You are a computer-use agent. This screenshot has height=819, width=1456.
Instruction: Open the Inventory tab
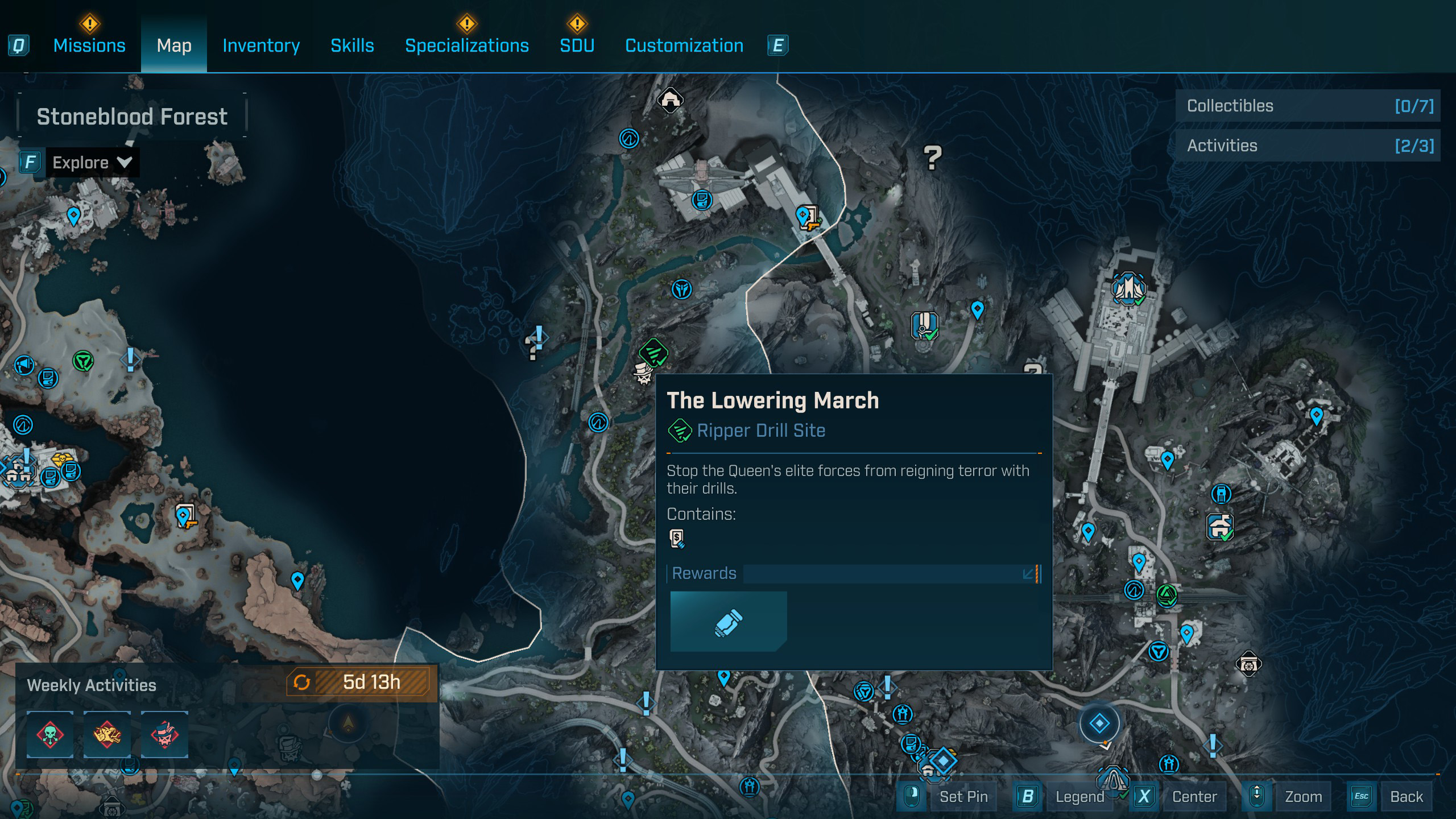(x=261, y=45)
